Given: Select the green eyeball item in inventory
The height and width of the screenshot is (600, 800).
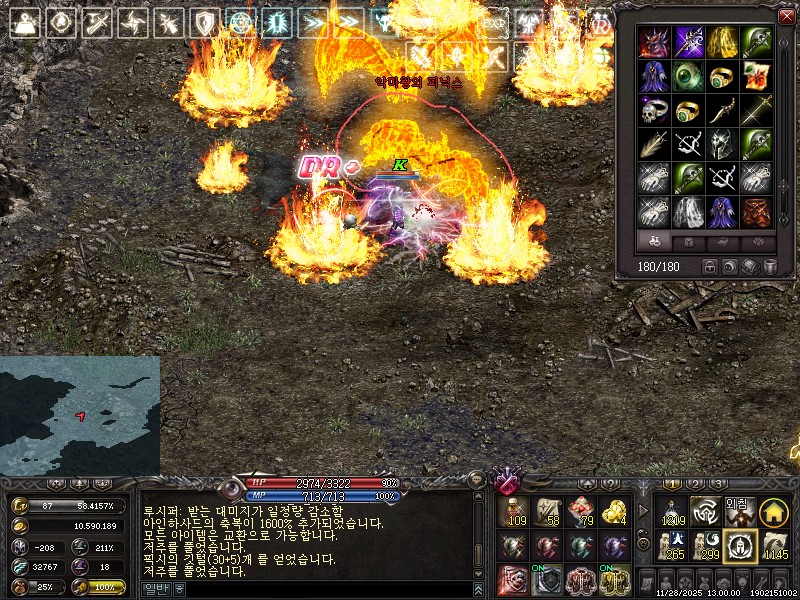Looking at the screenshot, I should coord(688,75).
